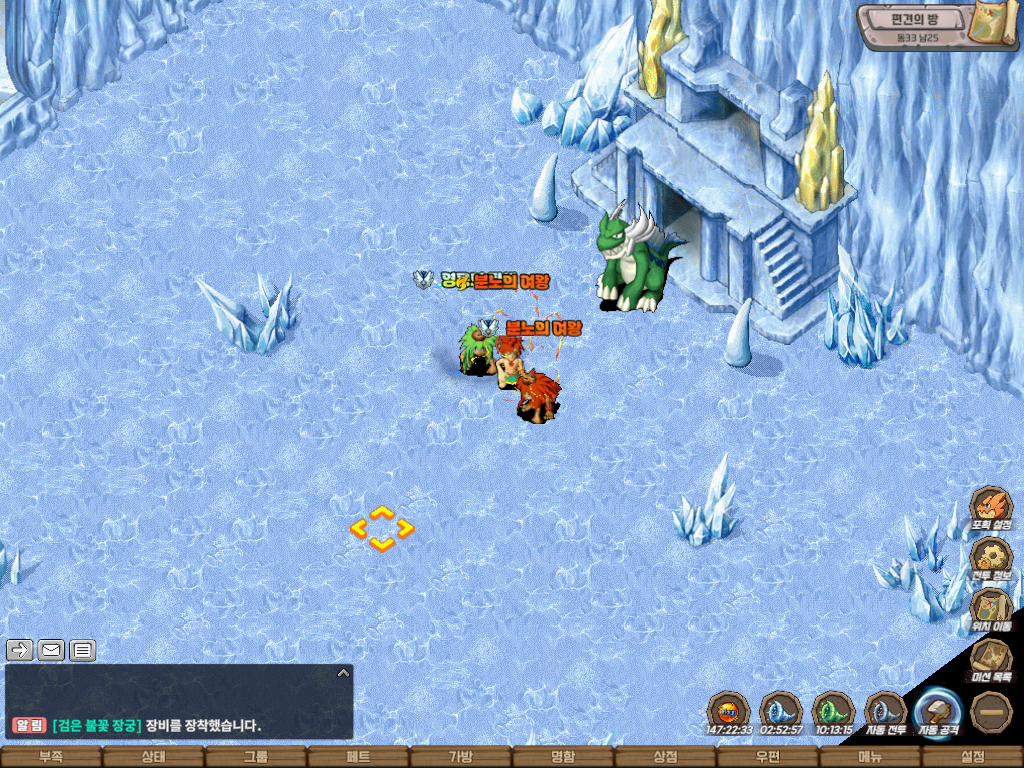Open the 우편 (Mail) menu

click(x=767, y=757)
